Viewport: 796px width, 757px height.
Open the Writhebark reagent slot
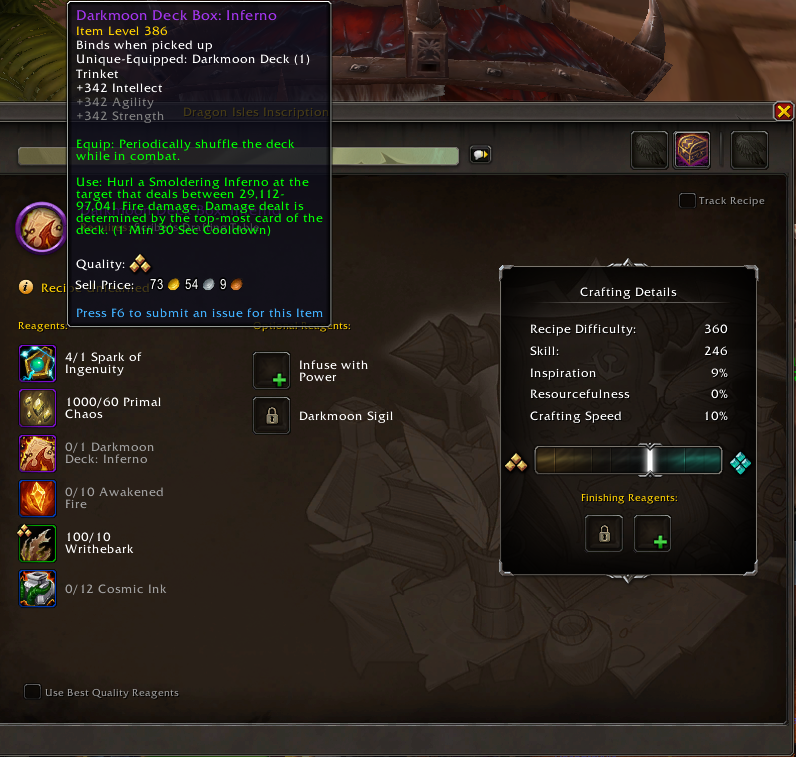[38, 543]
